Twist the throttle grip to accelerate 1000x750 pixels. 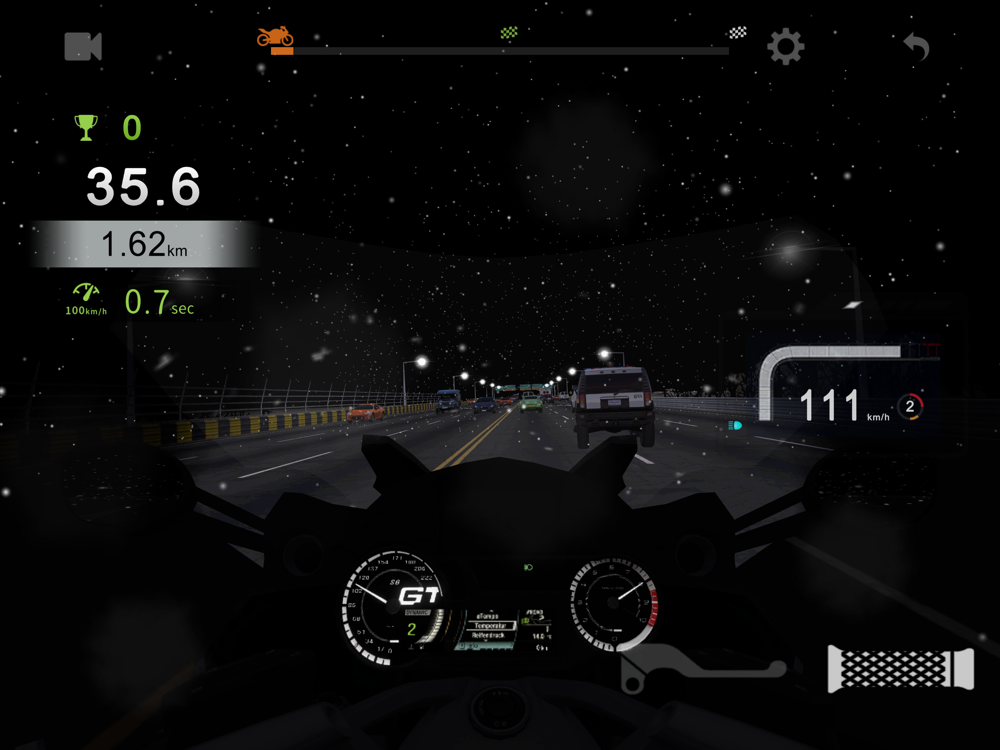pos(900,668)
